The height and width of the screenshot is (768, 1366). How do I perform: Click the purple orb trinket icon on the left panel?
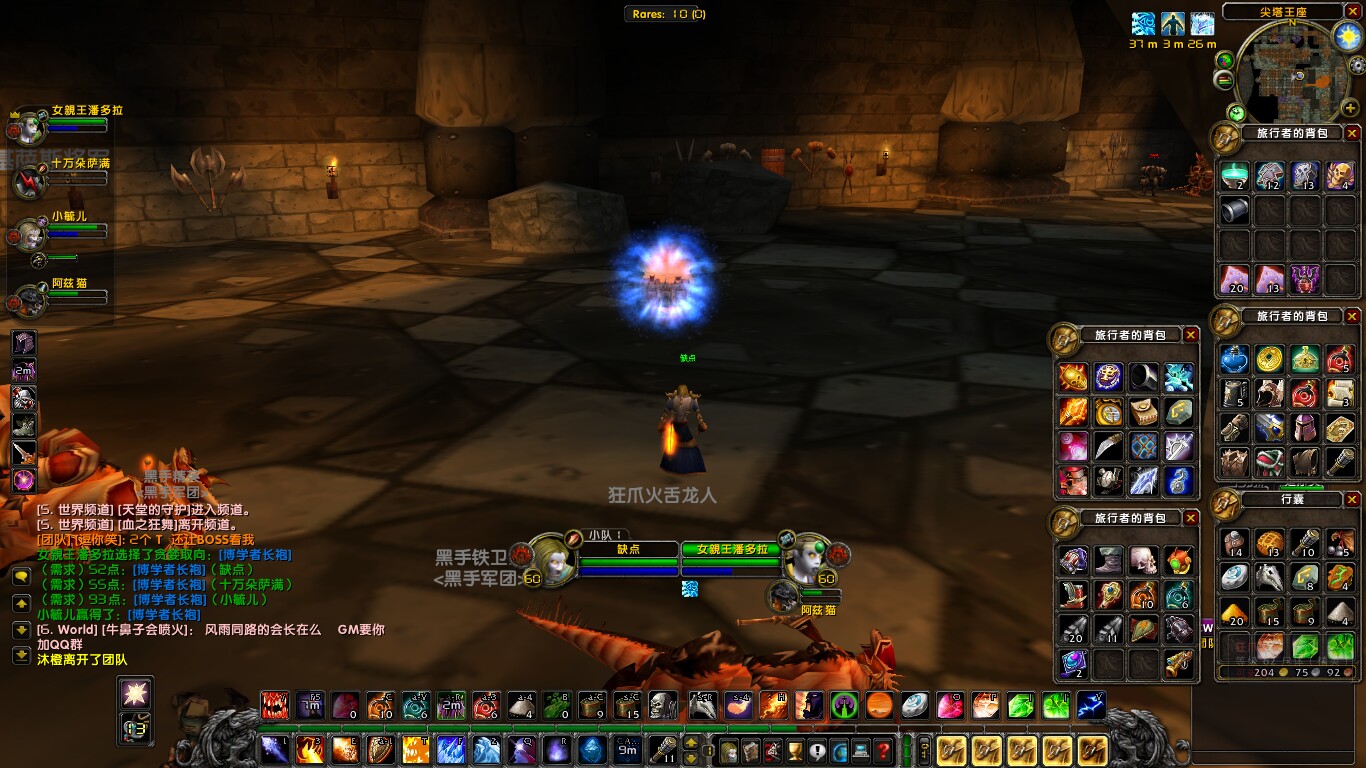click(24, 480)
